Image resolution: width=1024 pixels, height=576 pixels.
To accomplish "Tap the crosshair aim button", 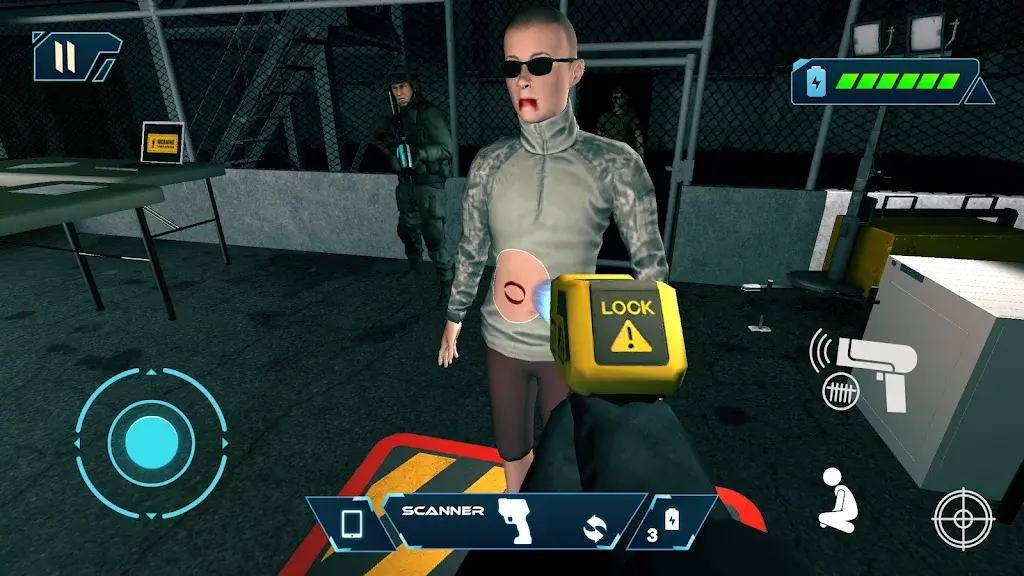I will click(x=963, y=519).
